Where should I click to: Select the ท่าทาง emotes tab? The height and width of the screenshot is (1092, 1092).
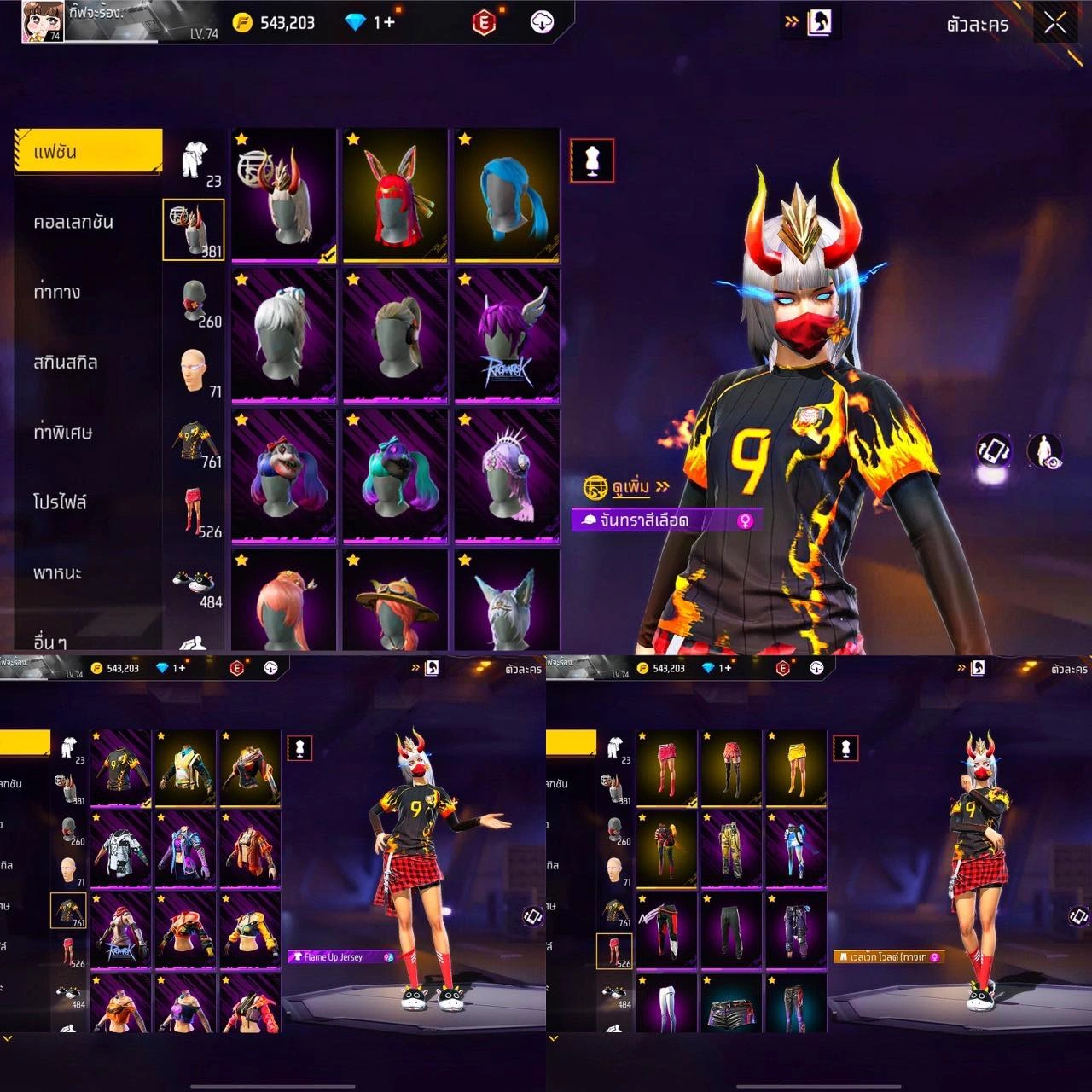tap(57, 293)
